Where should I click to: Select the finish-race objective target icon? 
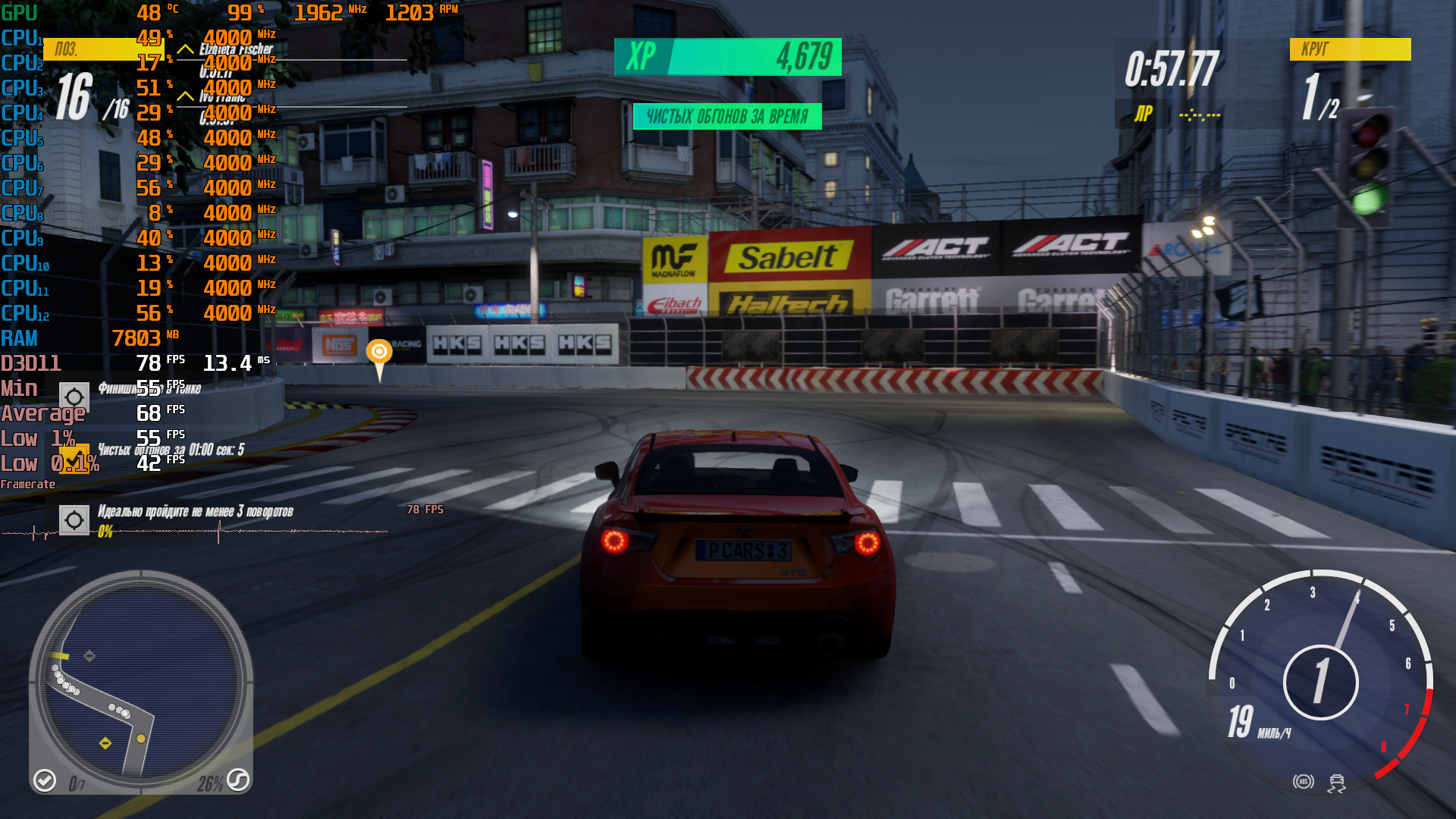[x=74, y=397]
